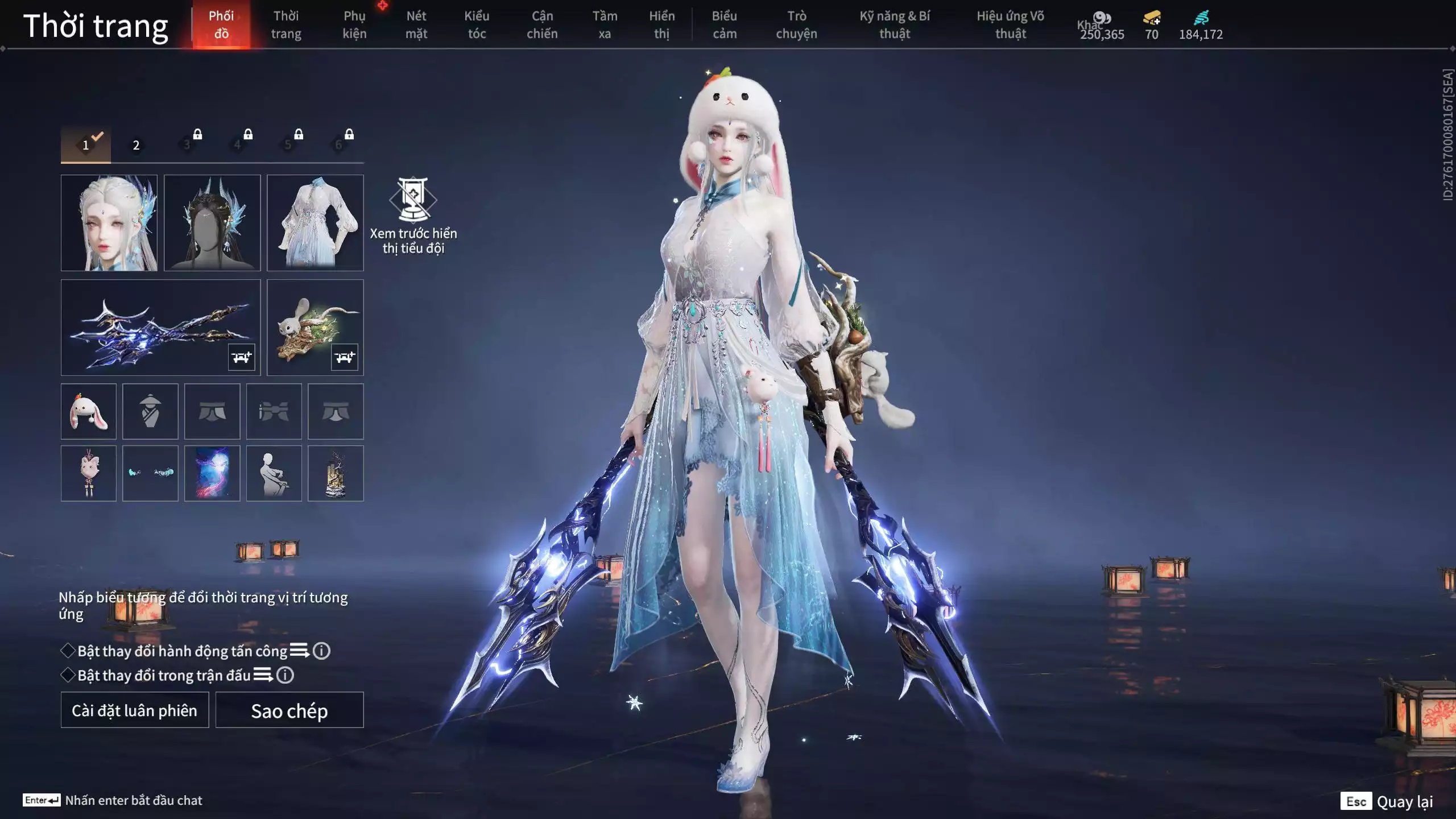Toggle Bật thay đổi hành động tấn công
This screenshot has width=1456, height=819.
[68, 651]
